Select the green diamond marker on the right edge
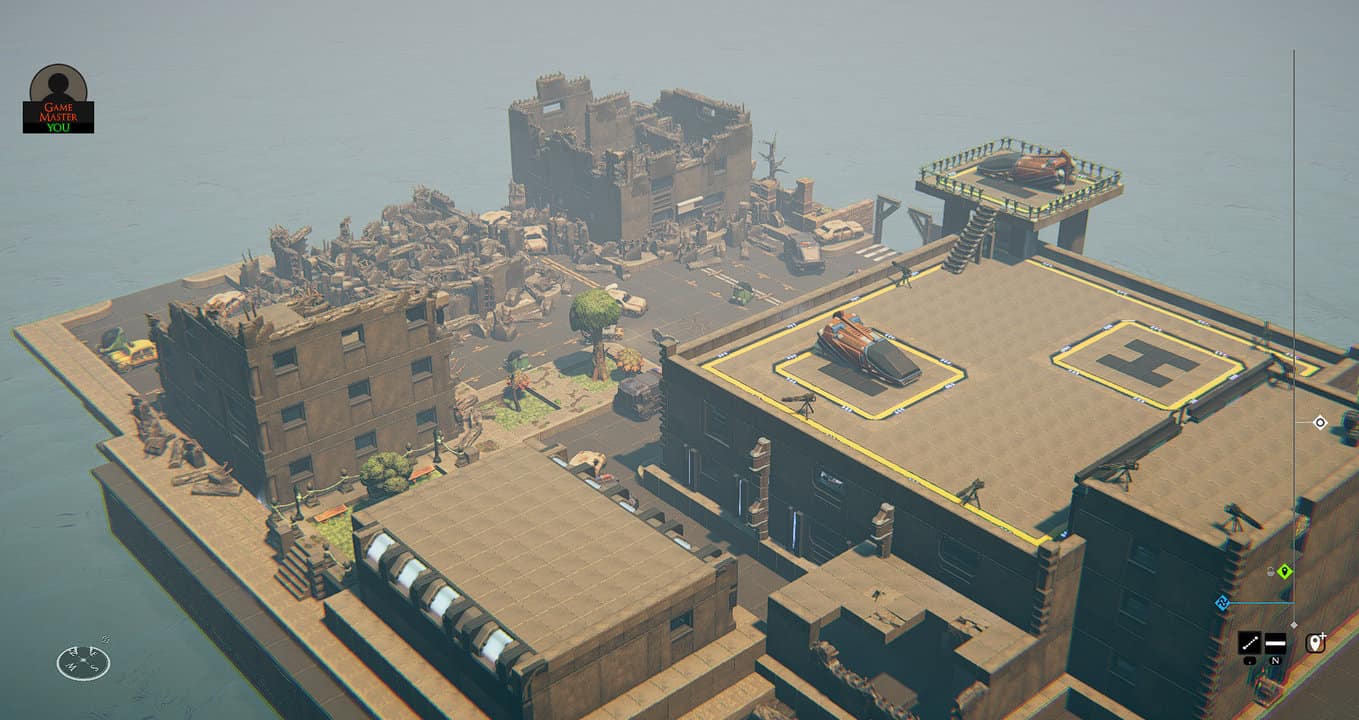 point(1285,572)
